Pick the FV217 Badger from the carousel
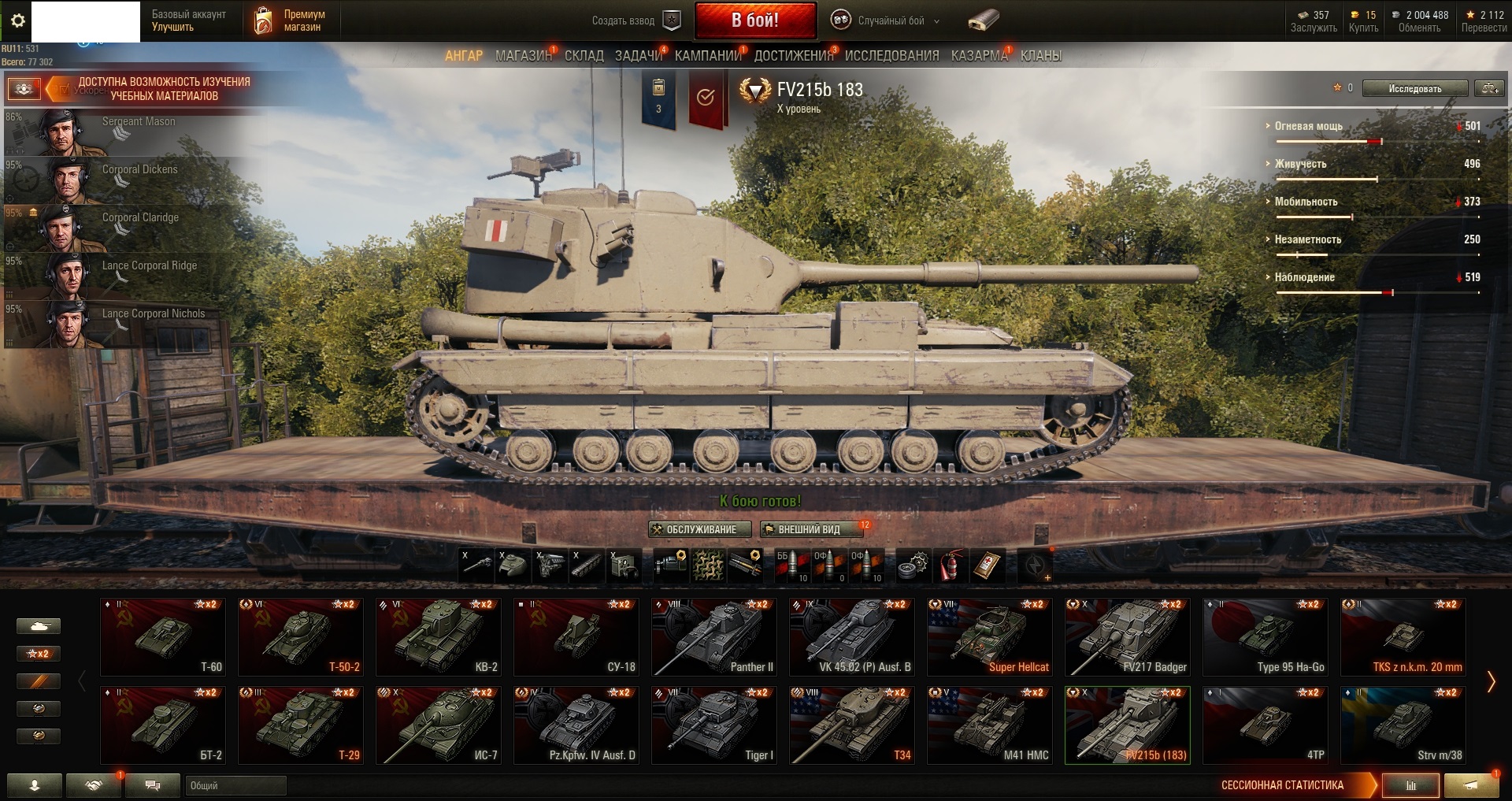This screenshot has height=801, width=1512. point(1127,637)
